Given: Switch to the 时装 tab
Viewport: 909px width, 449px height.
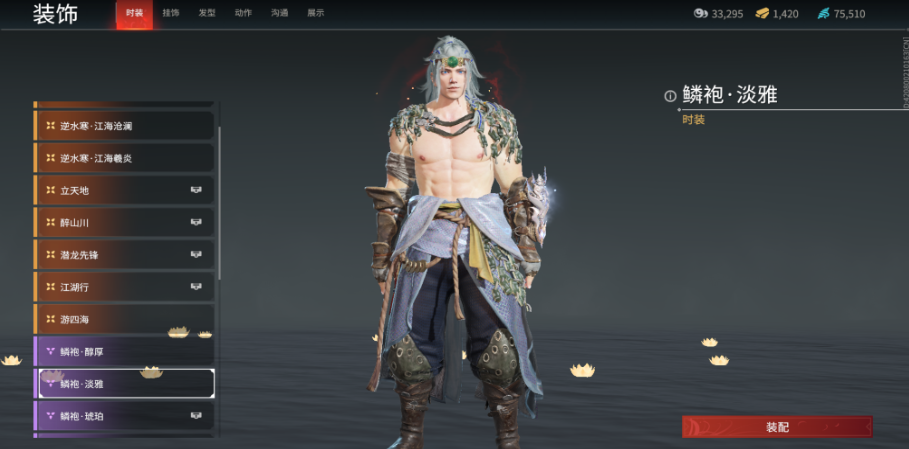Looking at the screenshot, I should [x=134, y=13].
